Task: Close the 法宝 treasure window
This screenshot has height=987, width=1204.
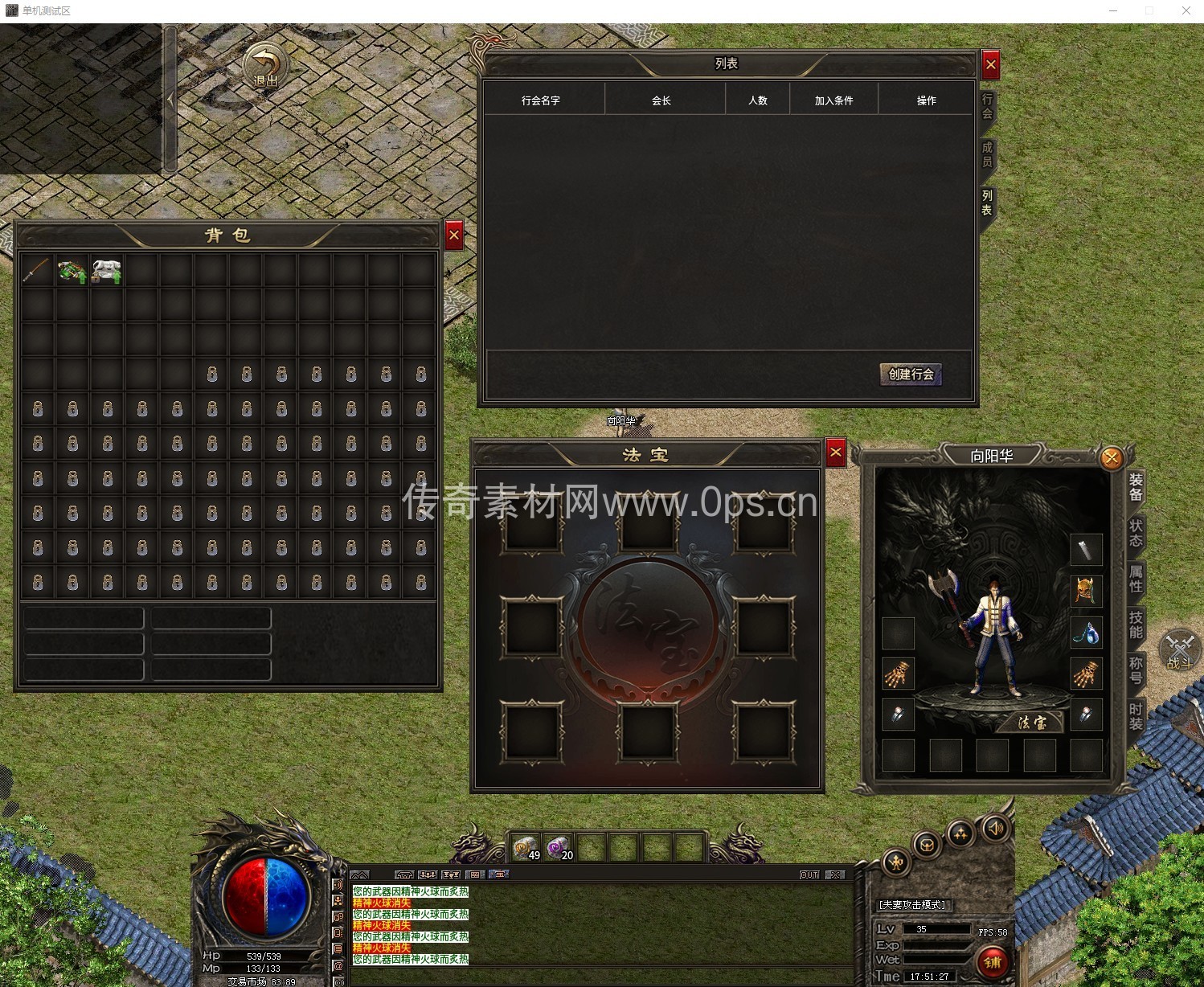Action: point(836,453)
